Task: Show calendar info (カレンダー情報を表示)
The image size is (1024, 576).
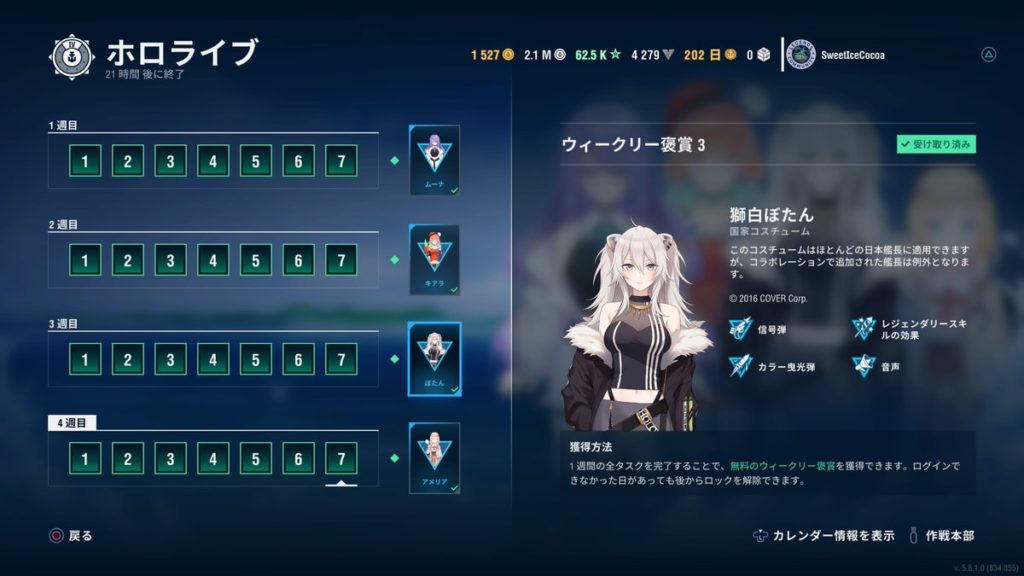Action: coord(823,536)
